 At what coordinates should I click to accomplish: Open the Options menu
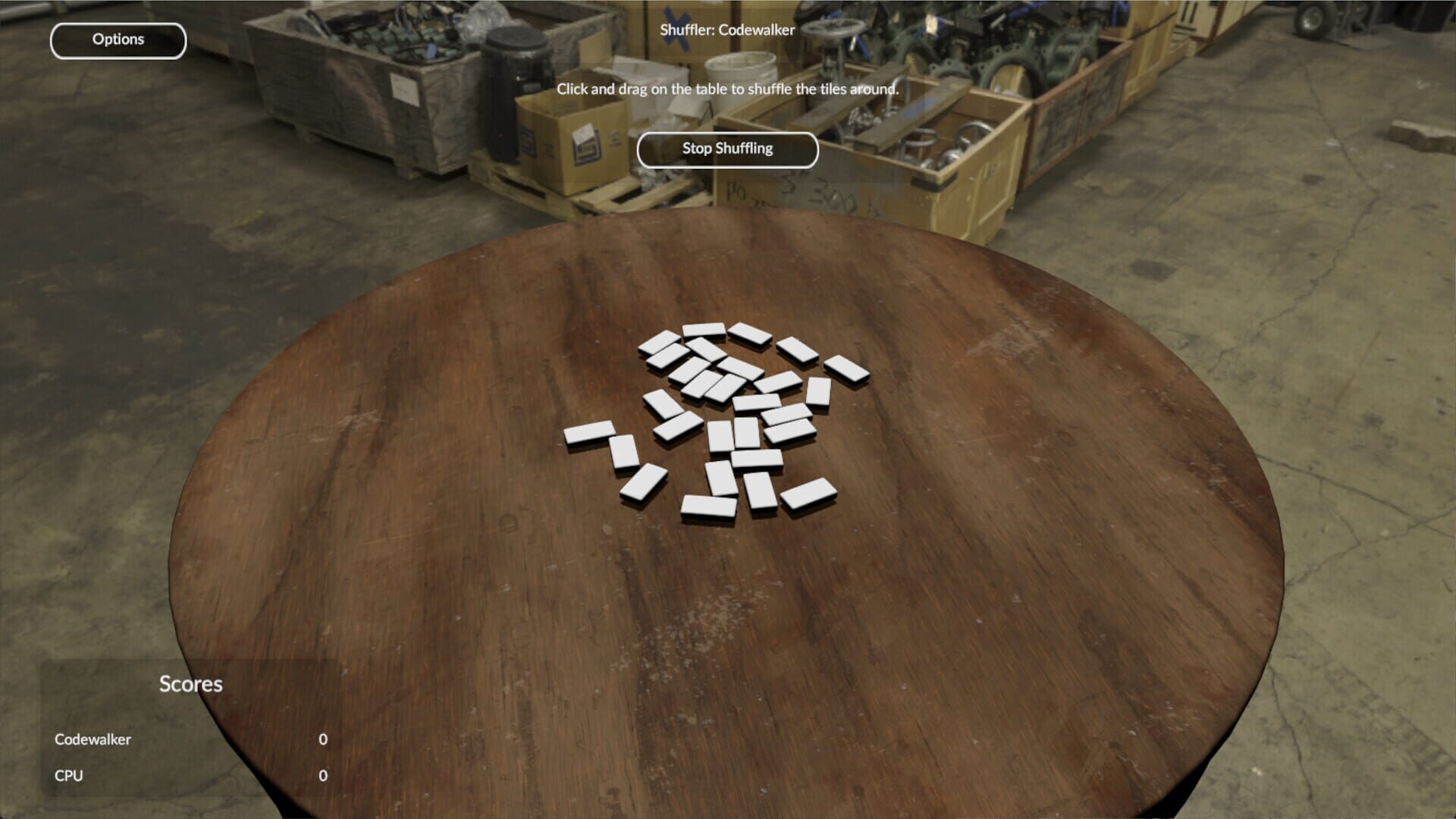[118, 39]
